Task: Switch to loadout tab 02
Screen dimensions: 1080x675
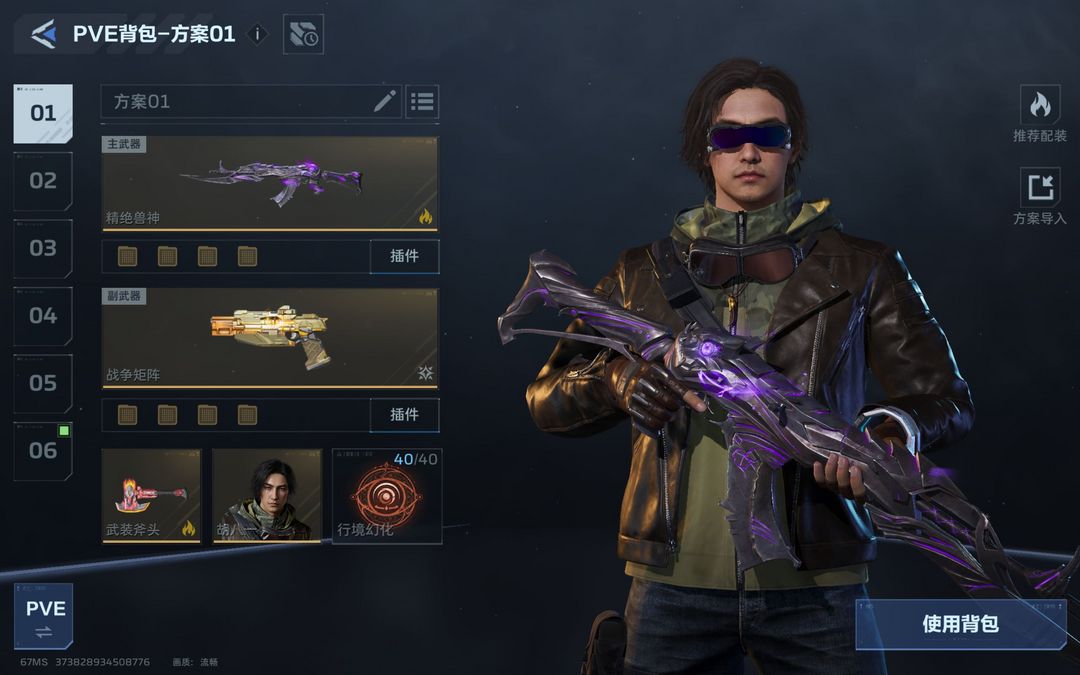Action: click(x=43, y=181)
